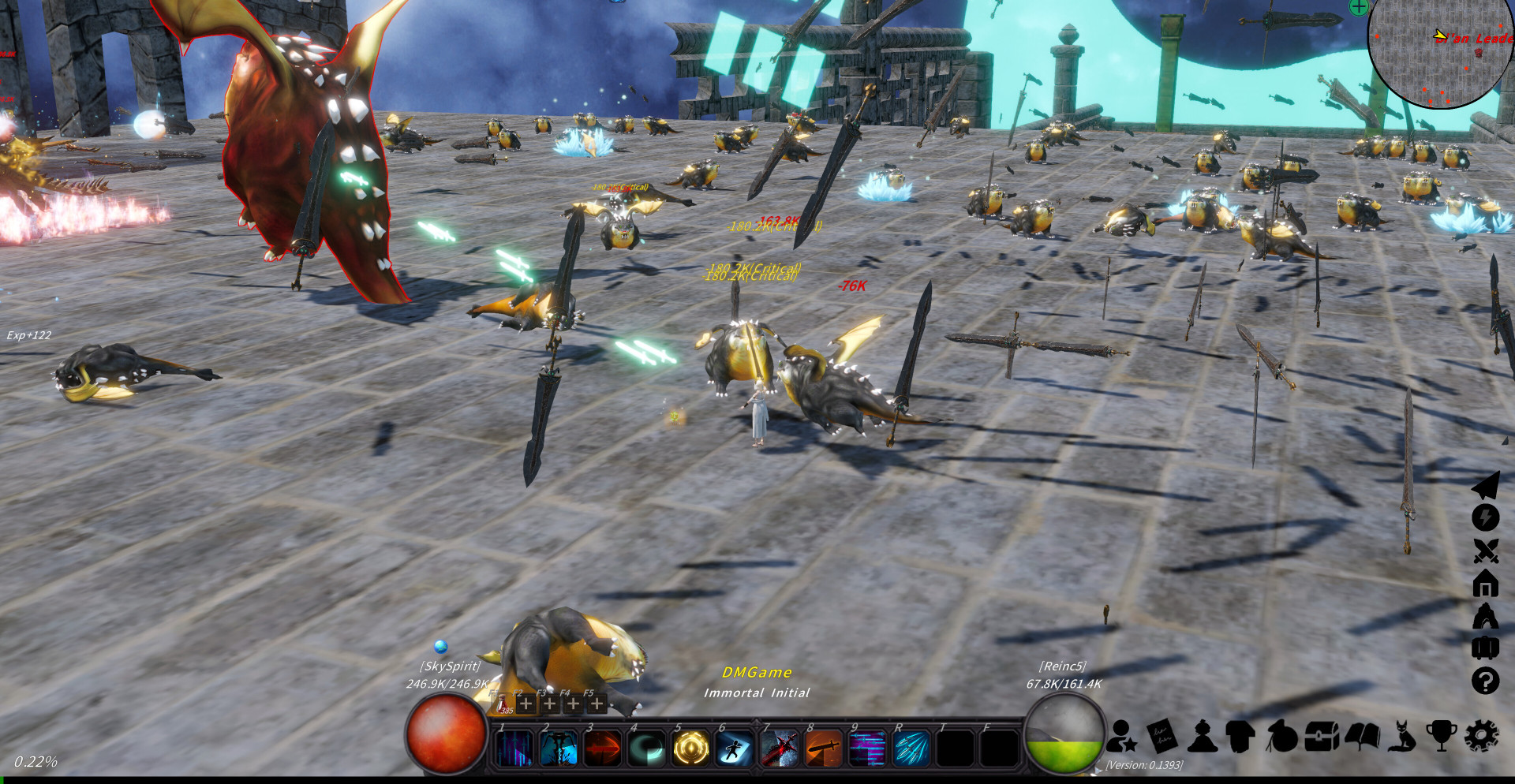Click the circular minimap
The image size is (1515, 784).
1440,51
